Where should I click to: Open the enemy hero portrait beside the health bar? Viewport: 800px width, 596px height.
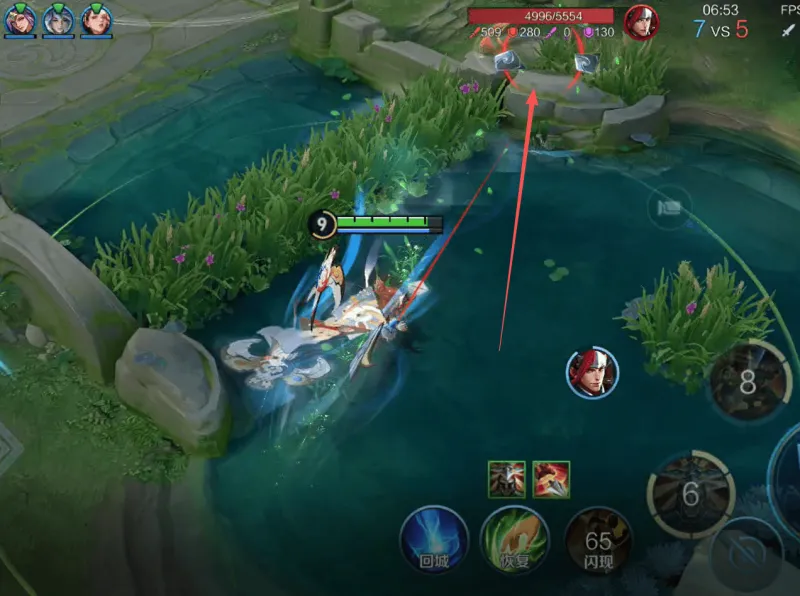[640, 21]
